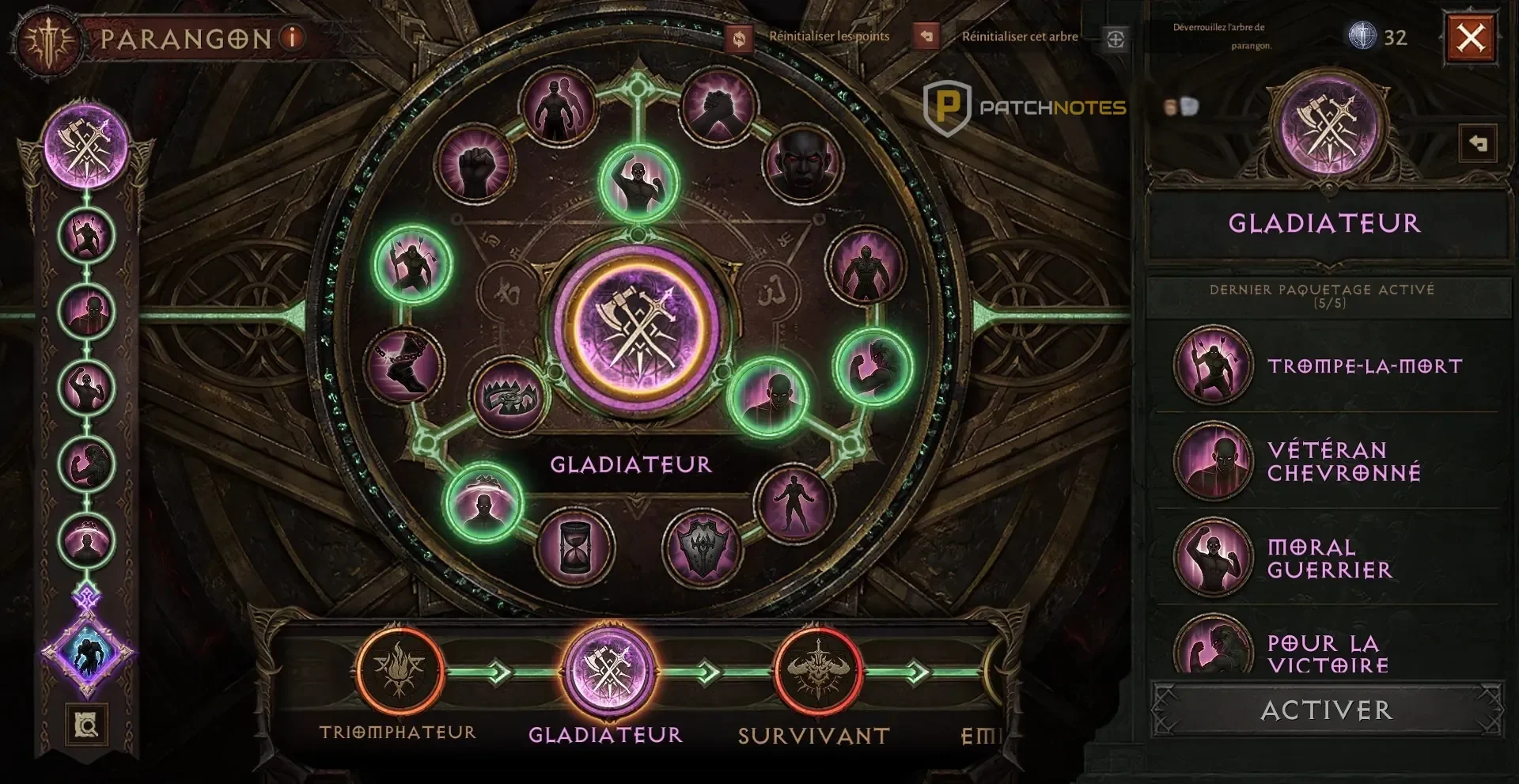This screenshot has height=784, width=1519.
Task: Select the hourglass skill node
Action: [574, 546]
